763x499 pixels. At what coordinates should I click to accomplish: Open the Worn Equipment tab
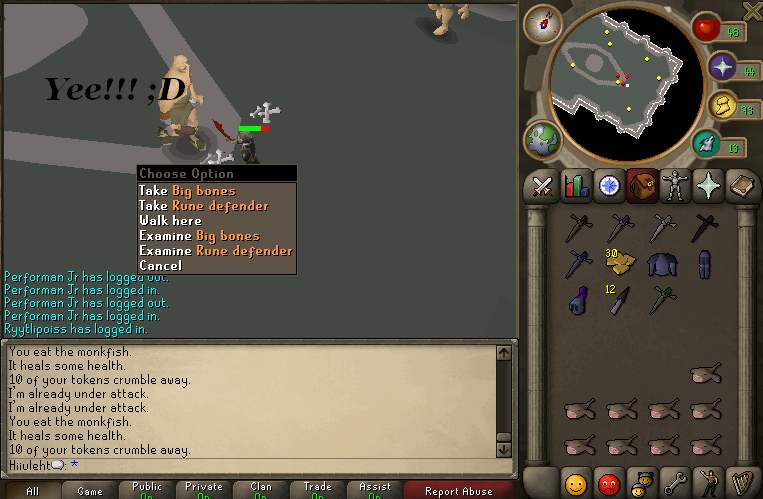(x=674, y=186)
